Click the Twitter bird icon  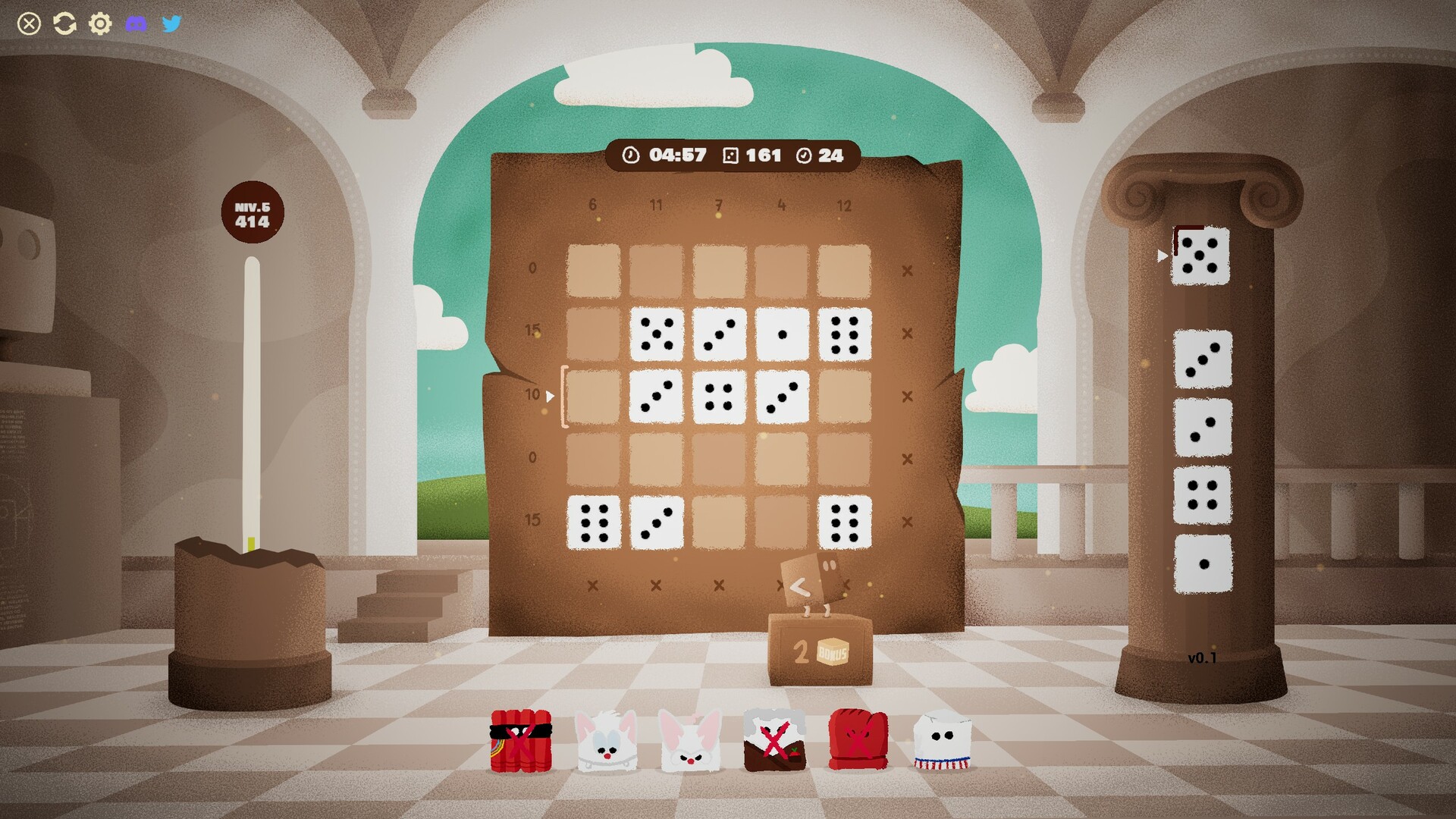click(172, 23)
